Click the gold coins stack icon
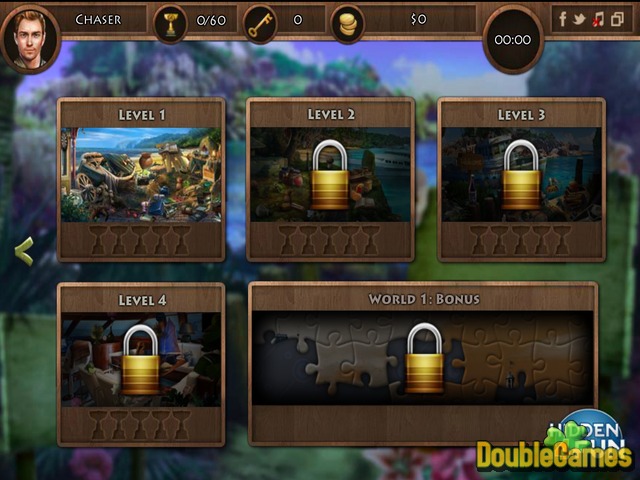 pos(348,22)
